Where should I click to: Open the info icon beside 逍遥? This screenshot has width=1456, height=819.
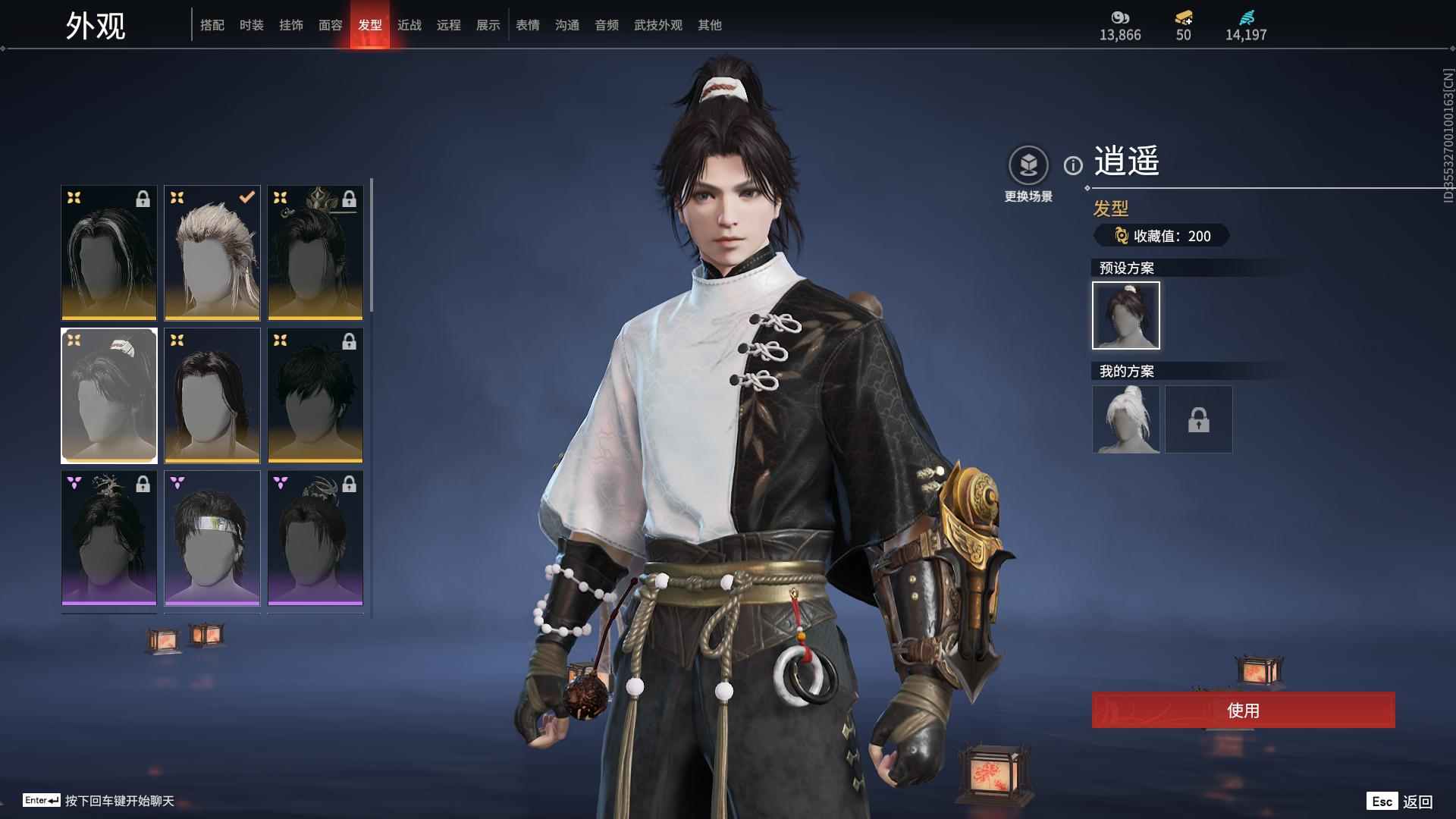pos(1073,165)
